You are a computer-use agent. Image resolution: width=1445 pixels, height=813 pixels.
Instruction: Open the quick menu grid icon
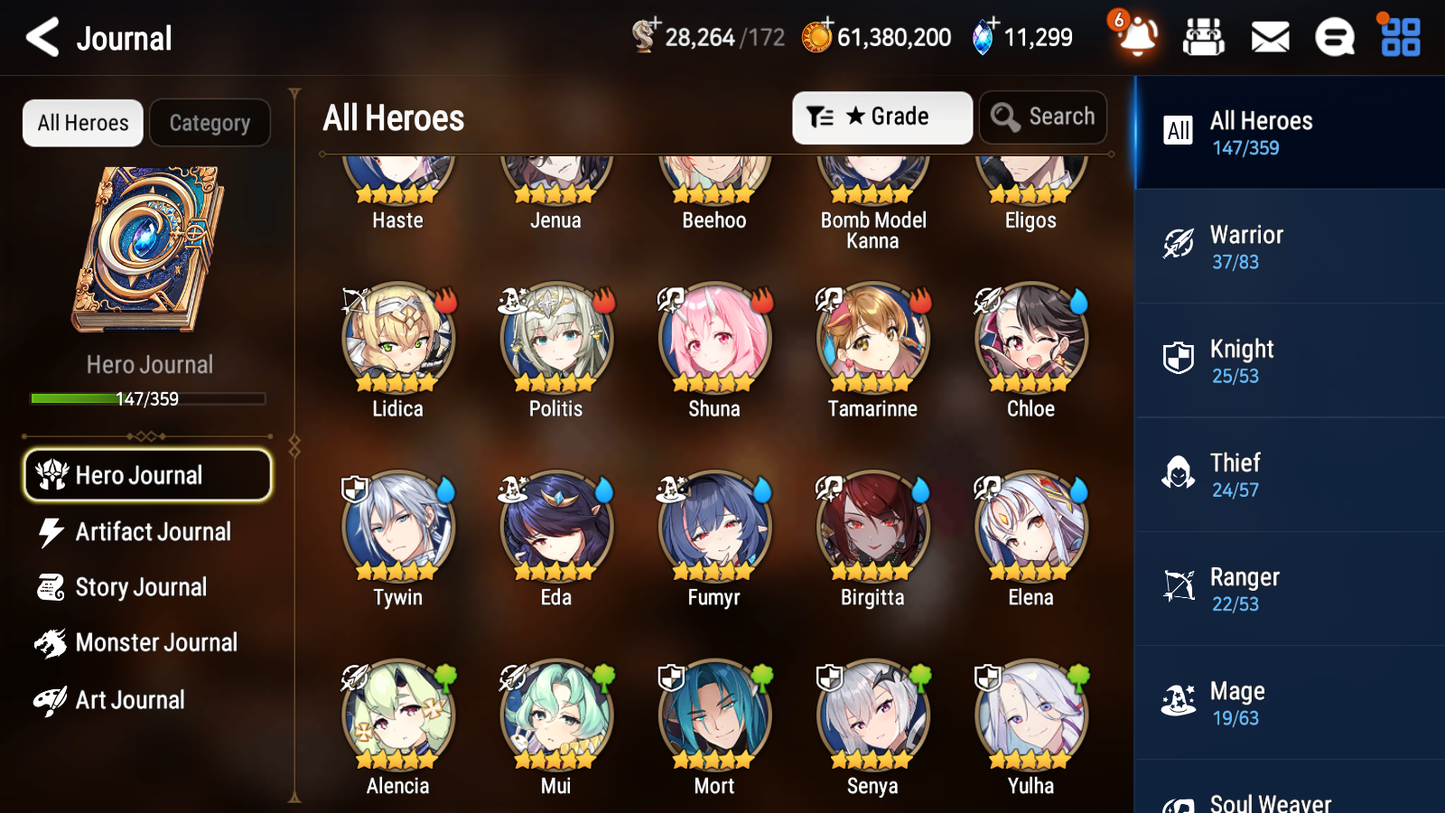[1398, 36]
